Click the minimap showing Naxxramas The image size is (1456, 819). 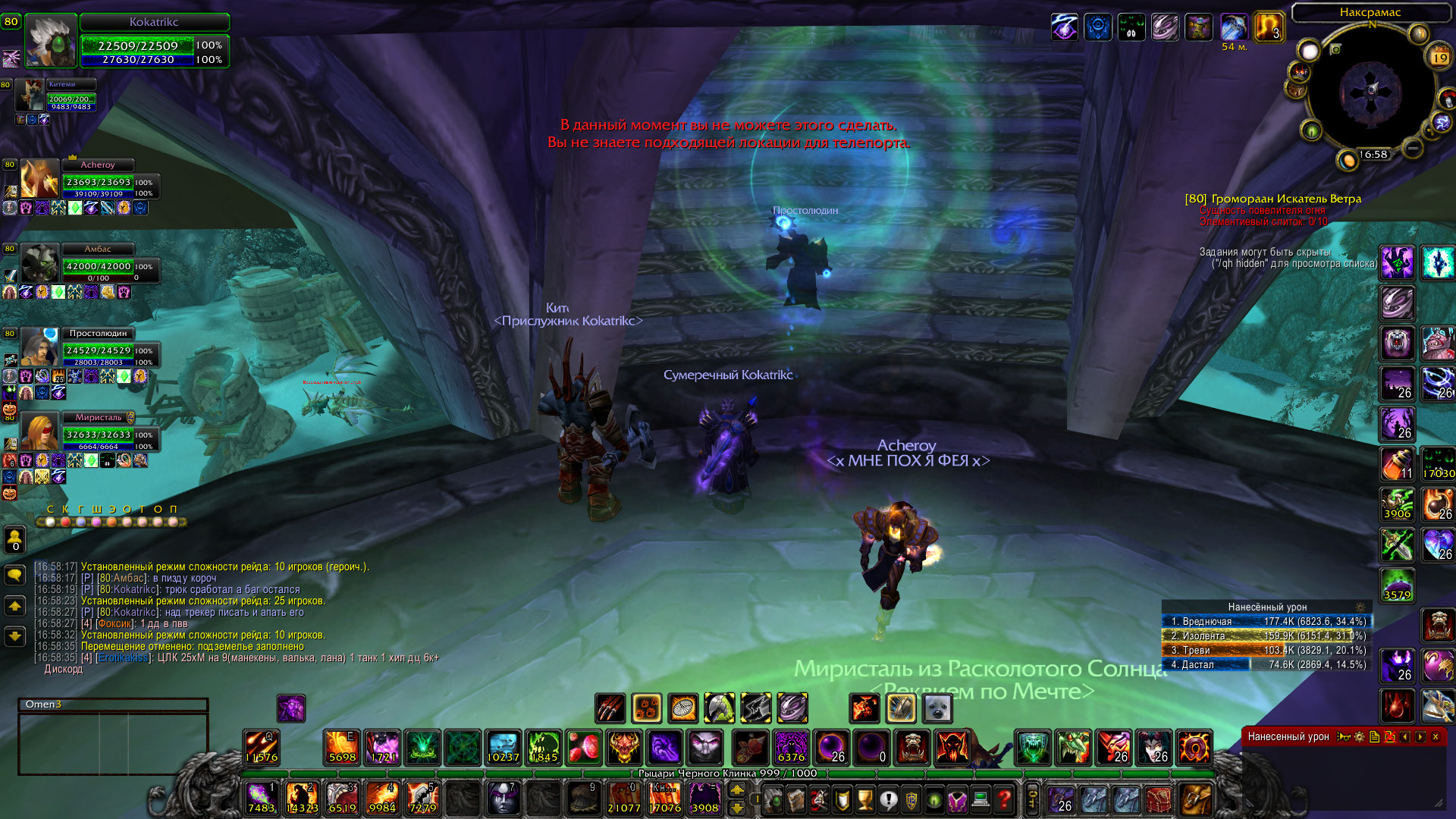click(1370, 93)
